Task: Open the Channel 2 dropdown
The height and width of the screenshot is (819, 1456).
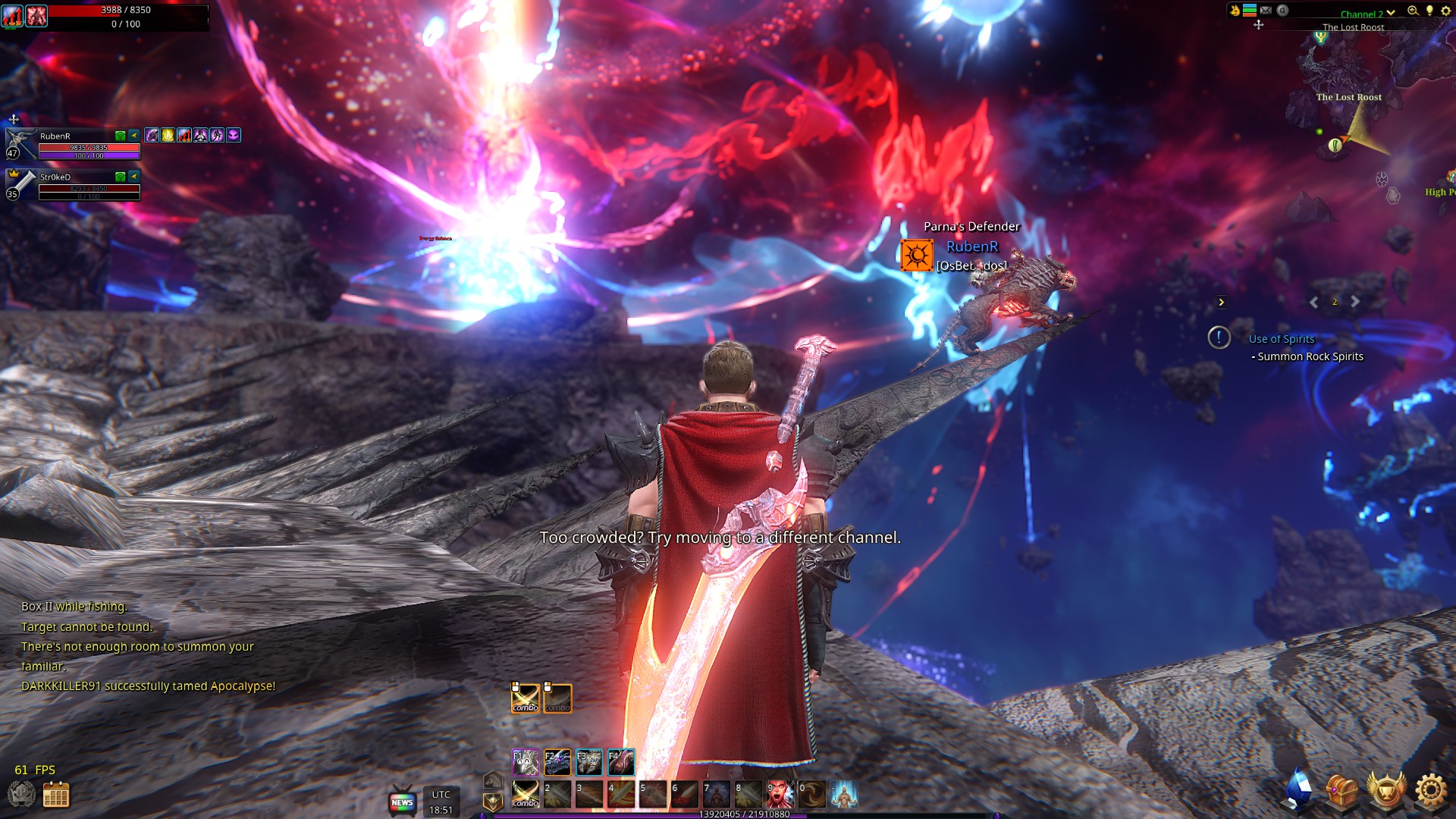Action: coord(1365,13)
